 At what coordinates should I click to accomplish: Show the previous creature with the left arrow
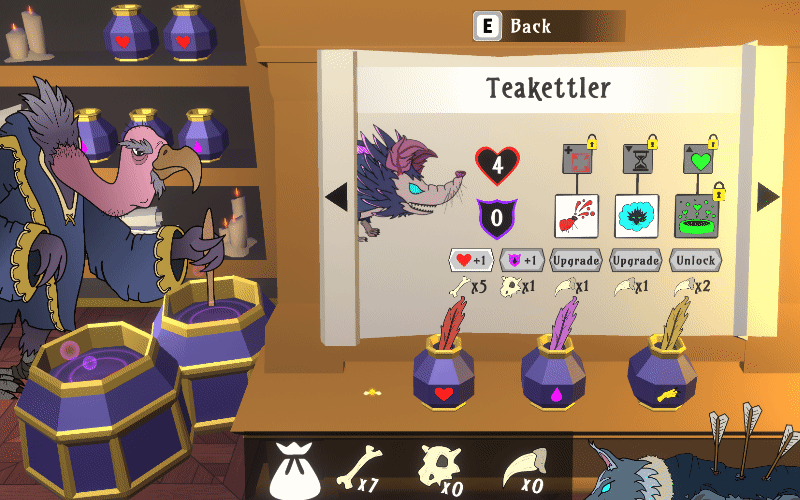pos(337,197)
